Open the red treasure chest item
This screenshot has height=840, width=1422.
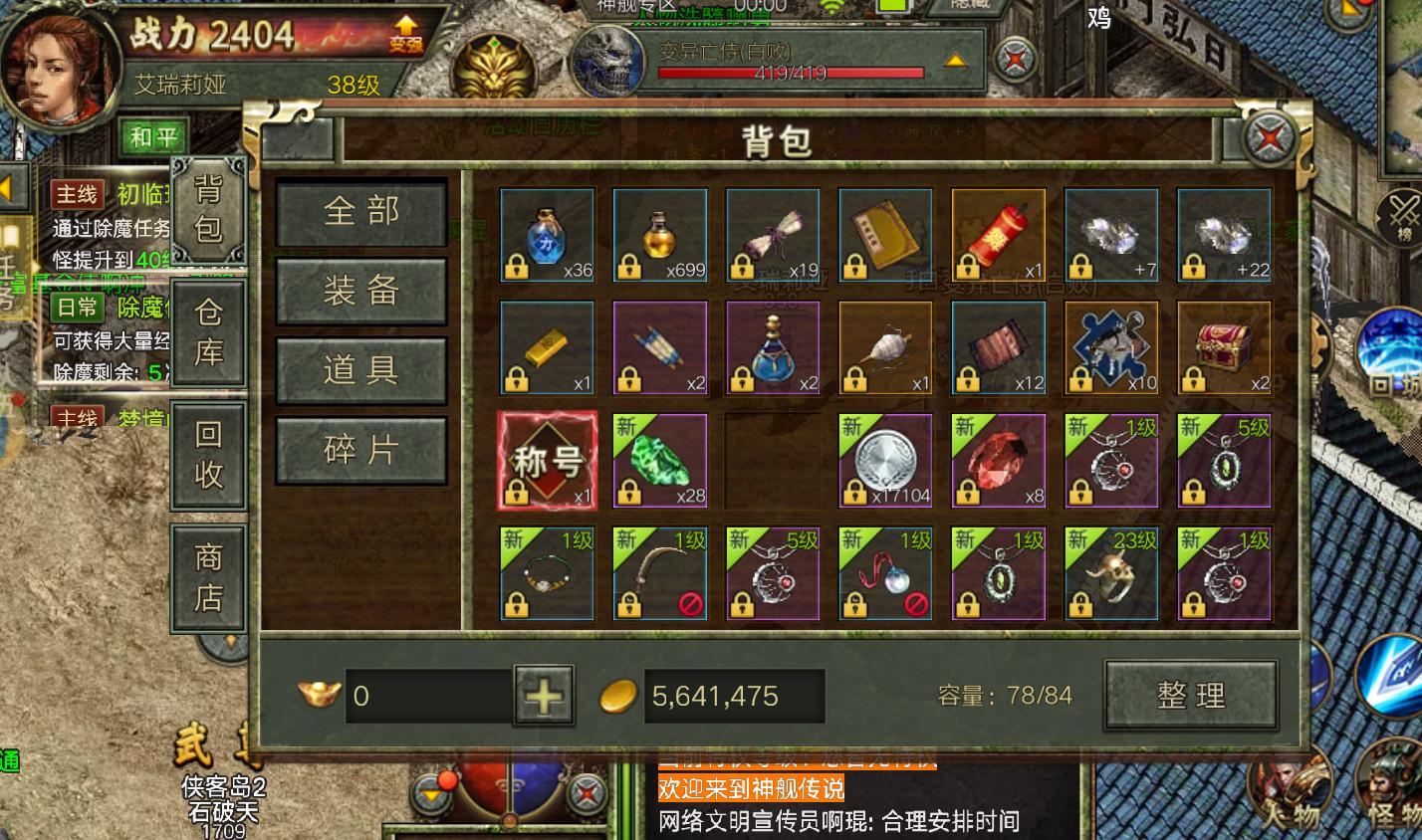(x=1224, y=346)
